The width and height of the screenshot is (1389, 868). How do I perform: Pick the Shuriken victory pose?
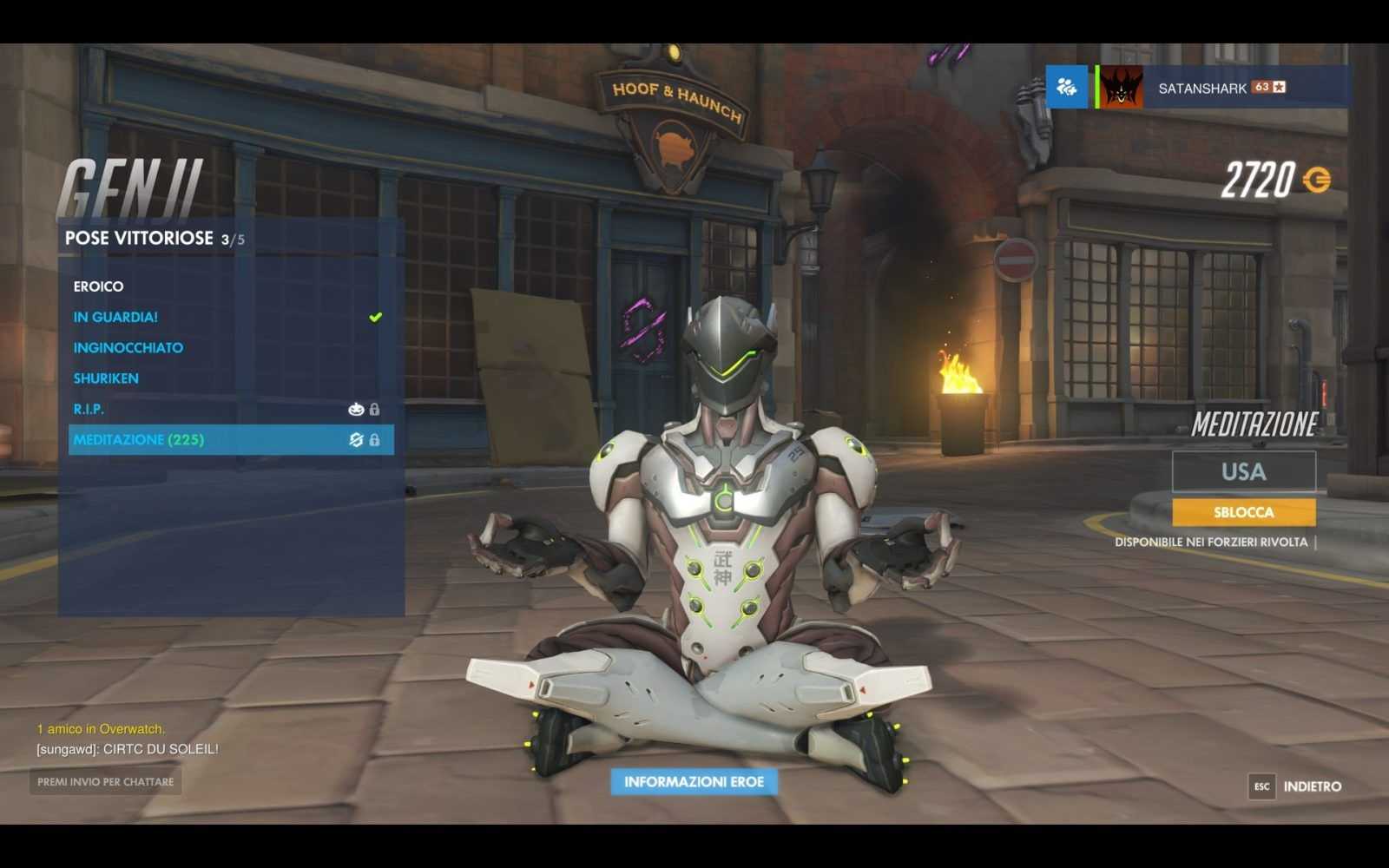pos(106,378)
